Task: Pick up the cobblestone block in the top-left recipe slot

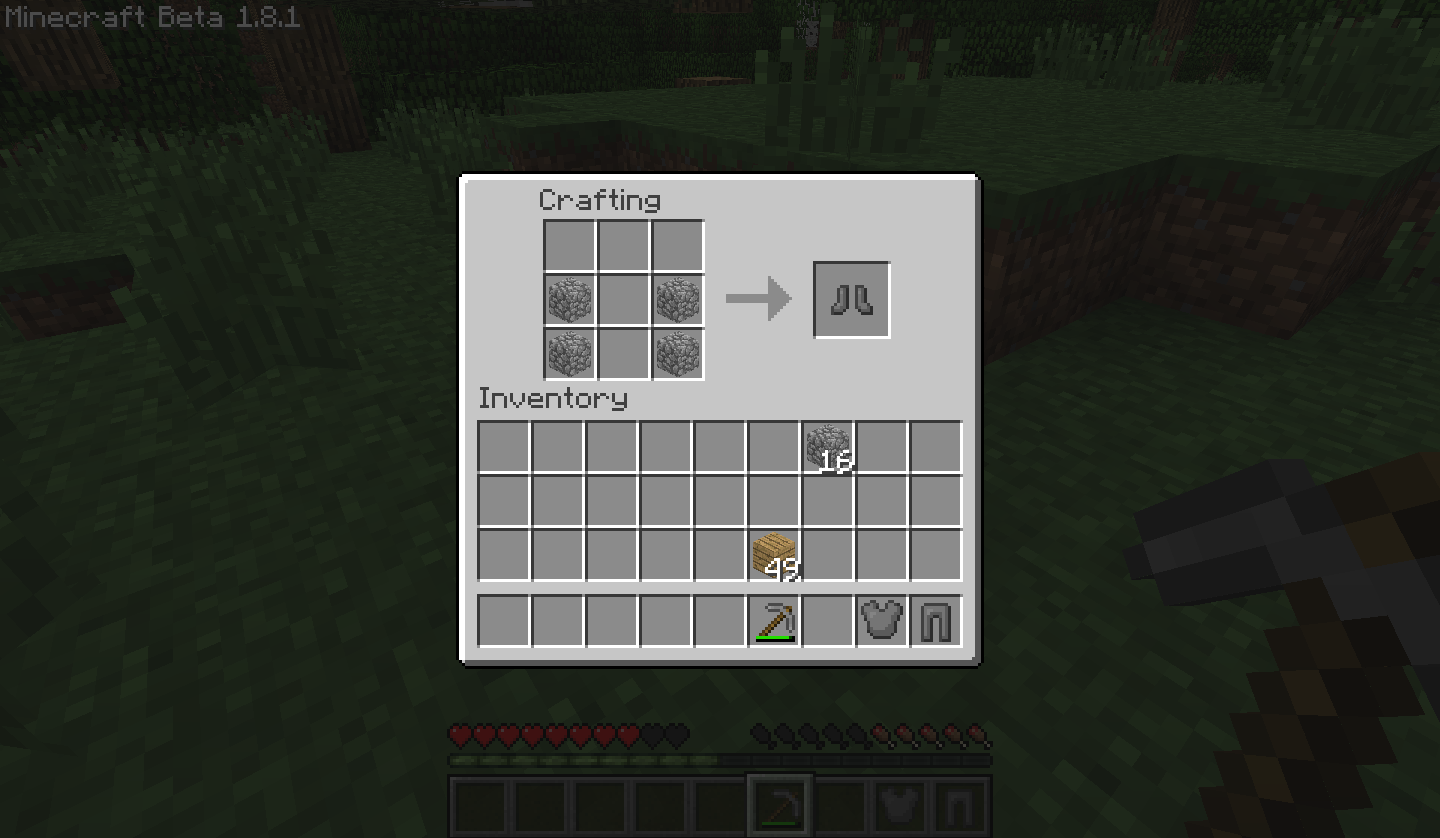Action: pos(569,299)
